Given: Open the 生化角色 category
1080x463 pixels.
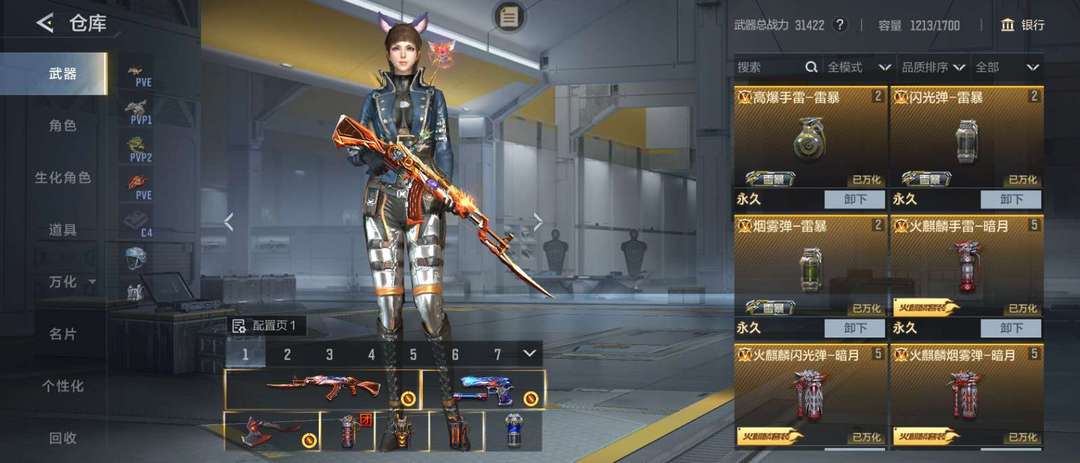Looking at the screenshot, I should (63, 178).
